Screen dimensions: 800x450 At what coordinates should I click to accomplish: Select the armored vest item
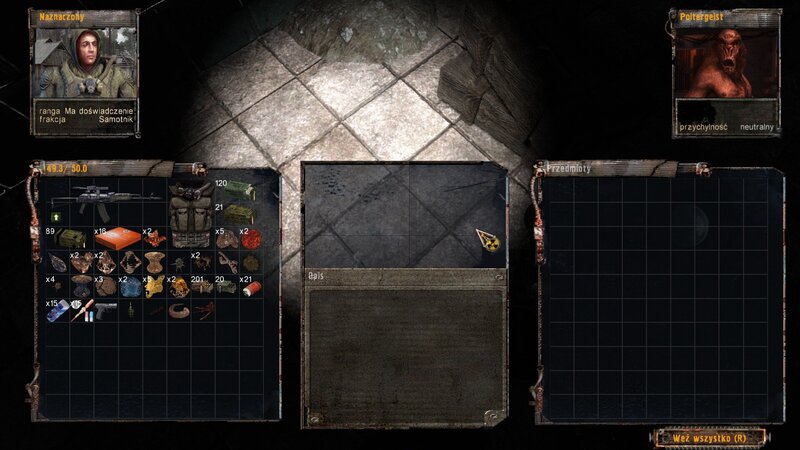(190, 213)
